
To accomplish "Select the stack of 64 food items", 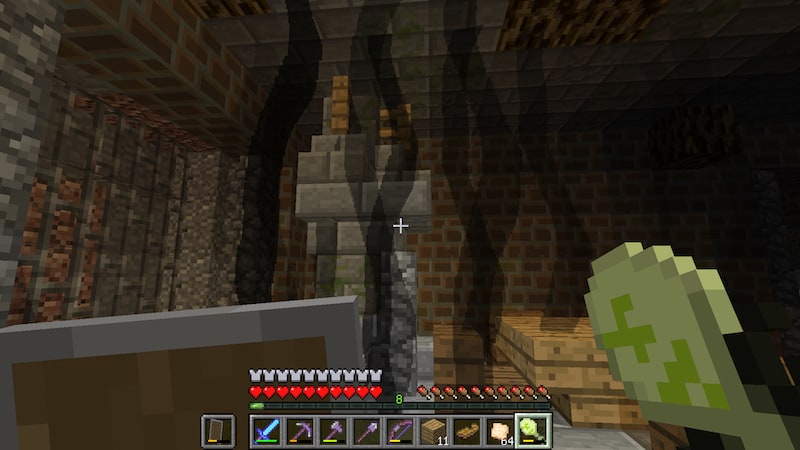I will [498, 431].
